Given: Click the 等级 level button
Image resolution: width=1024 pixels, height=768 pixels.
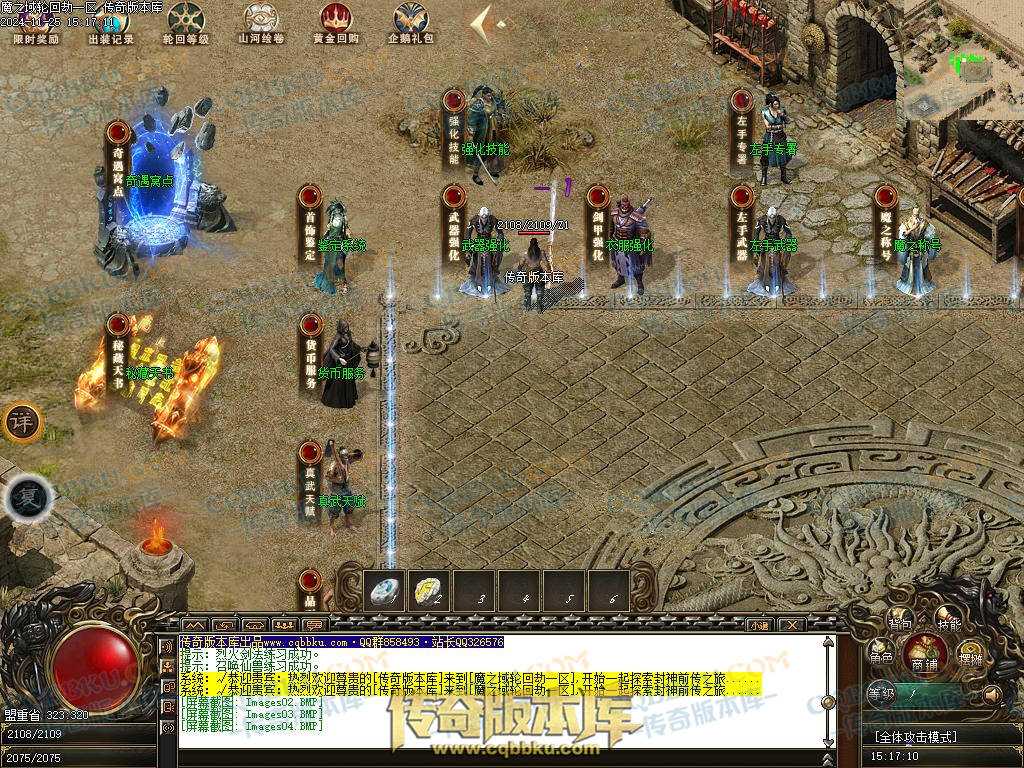Looking at the screenshot, I should pyautogui.click(x=880, y=692).
